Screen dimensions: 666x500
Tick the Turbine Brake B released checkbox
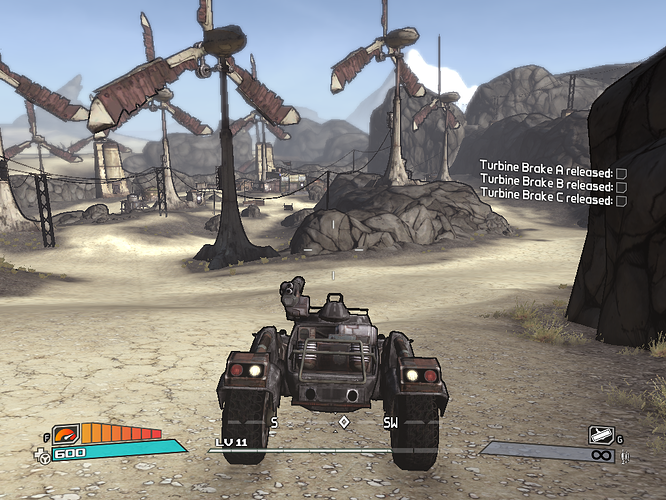click(621, 186)
